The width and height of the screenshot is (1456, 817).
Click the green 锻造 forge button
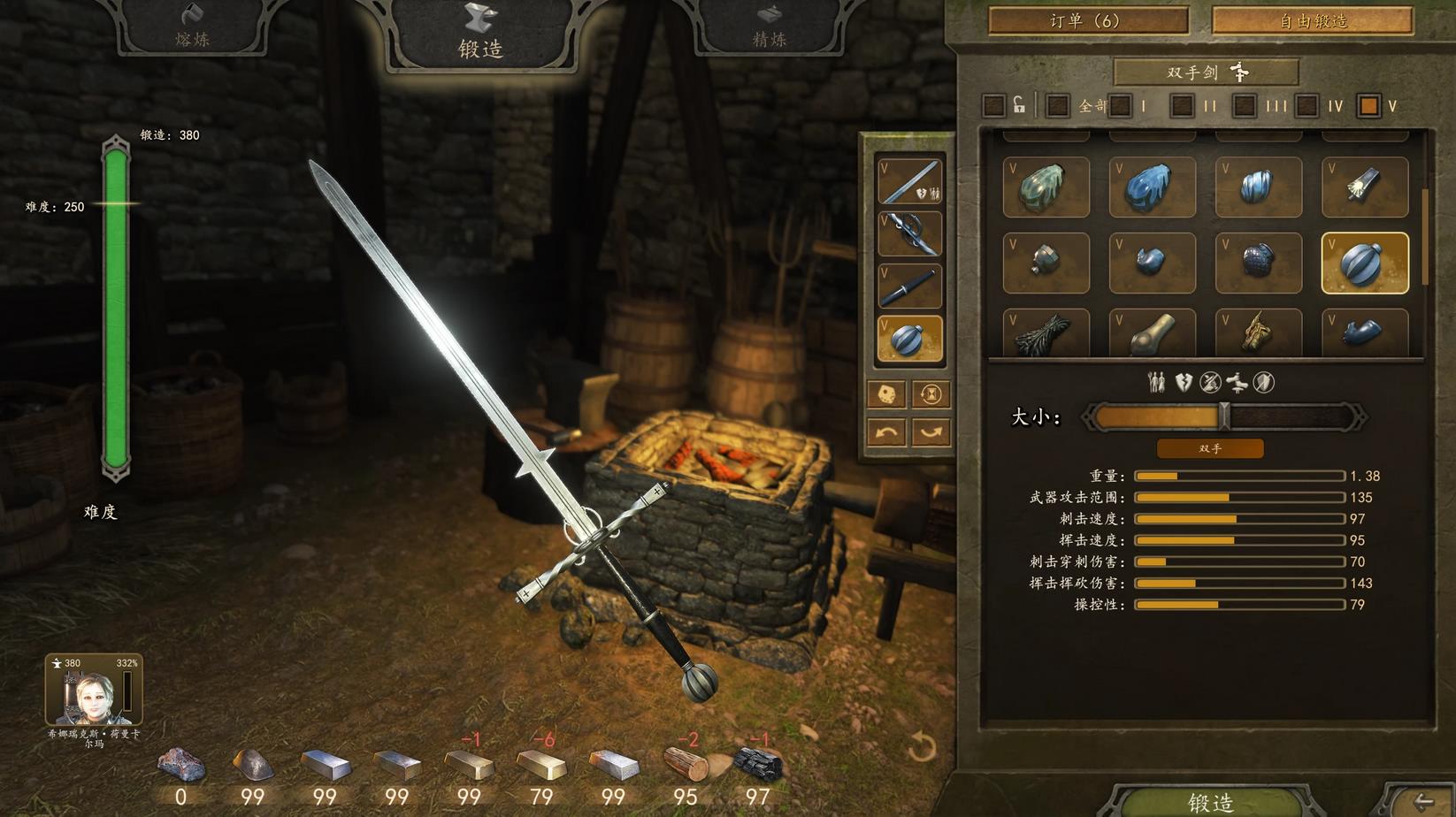tap(1210, 801)
